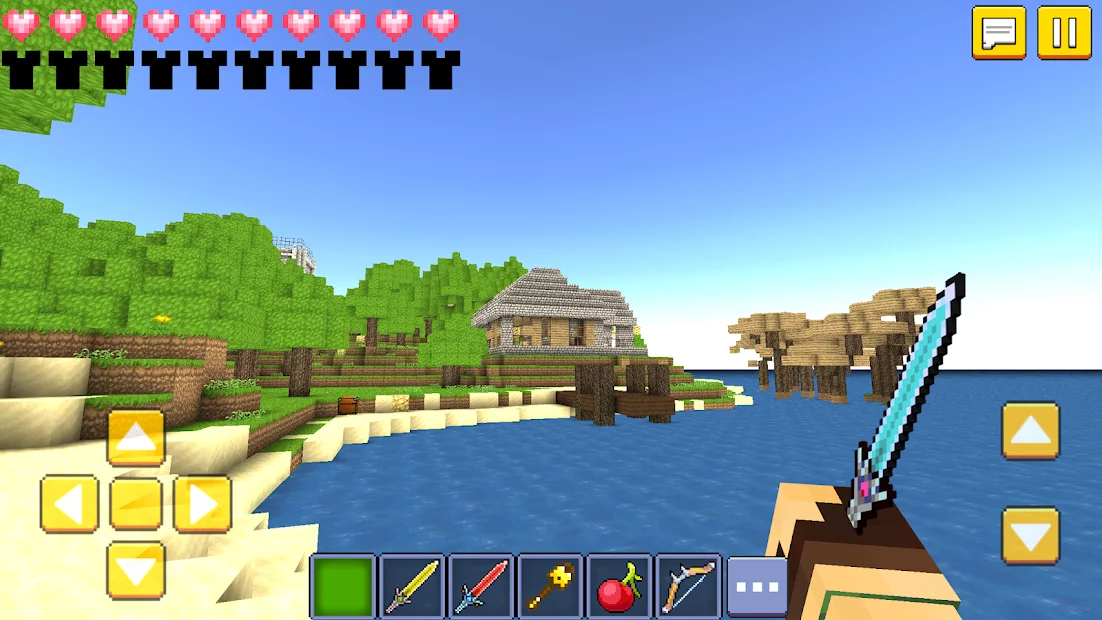Tap the standalone up arrow beside the sword
The width and height of the screenshot is (1102, 620).
pyautogui.click(x=1030, y=431)
